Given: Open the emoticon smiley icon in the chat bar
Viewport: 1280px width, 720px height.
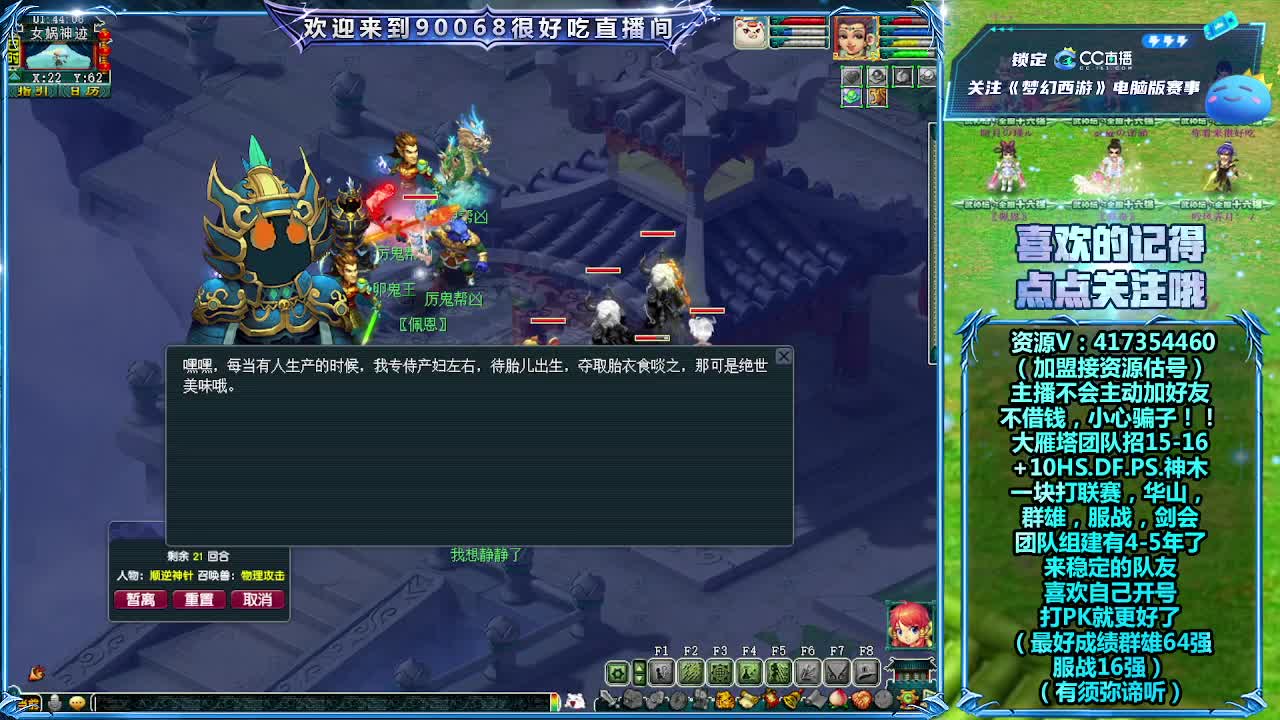Looking at the screenshot, I should [78, 703].
